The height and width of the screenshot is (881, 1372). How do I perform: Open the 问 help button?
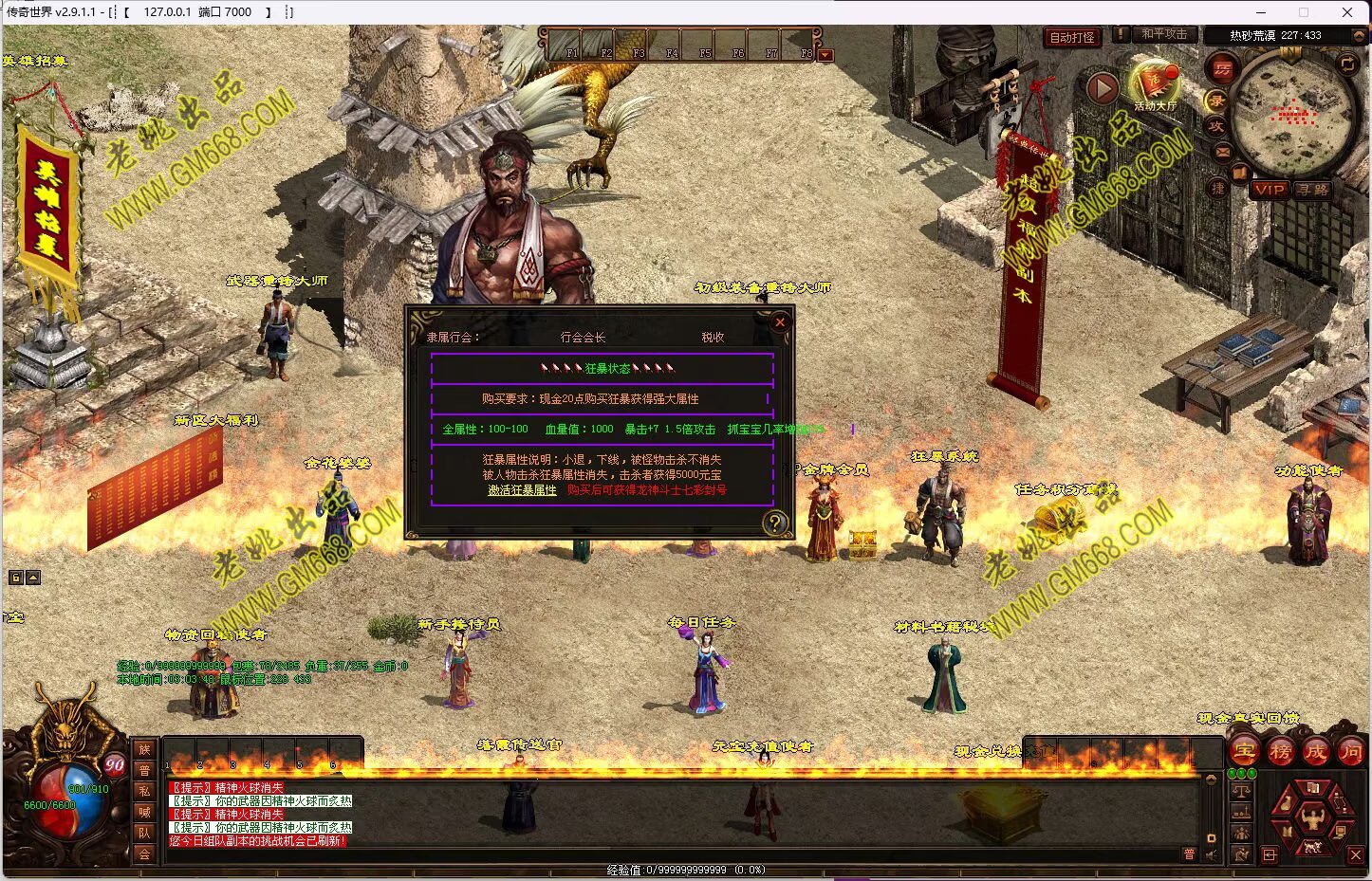[1350, 752]
